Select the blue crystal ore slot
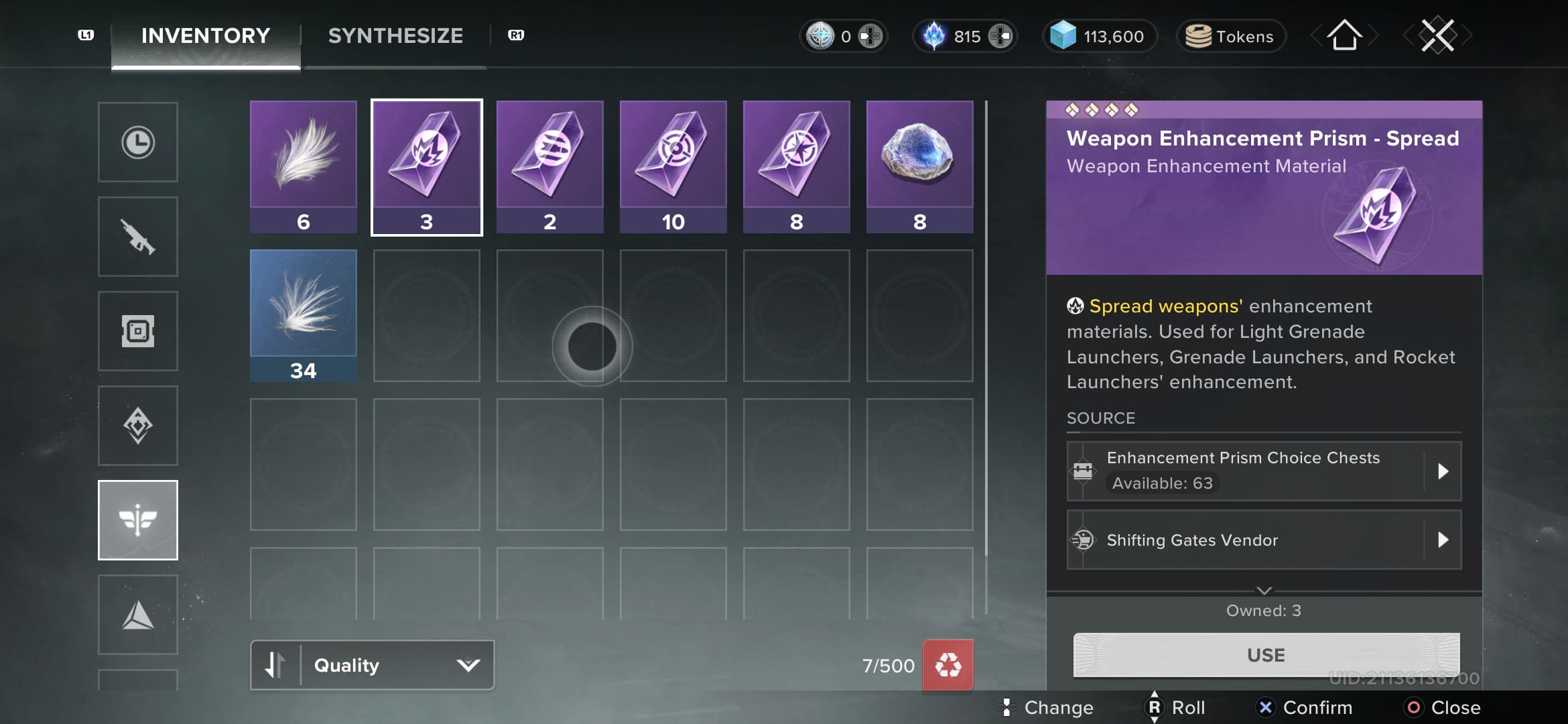Image resolution: width=1568 pixels, height=724 pixels. 920,166
